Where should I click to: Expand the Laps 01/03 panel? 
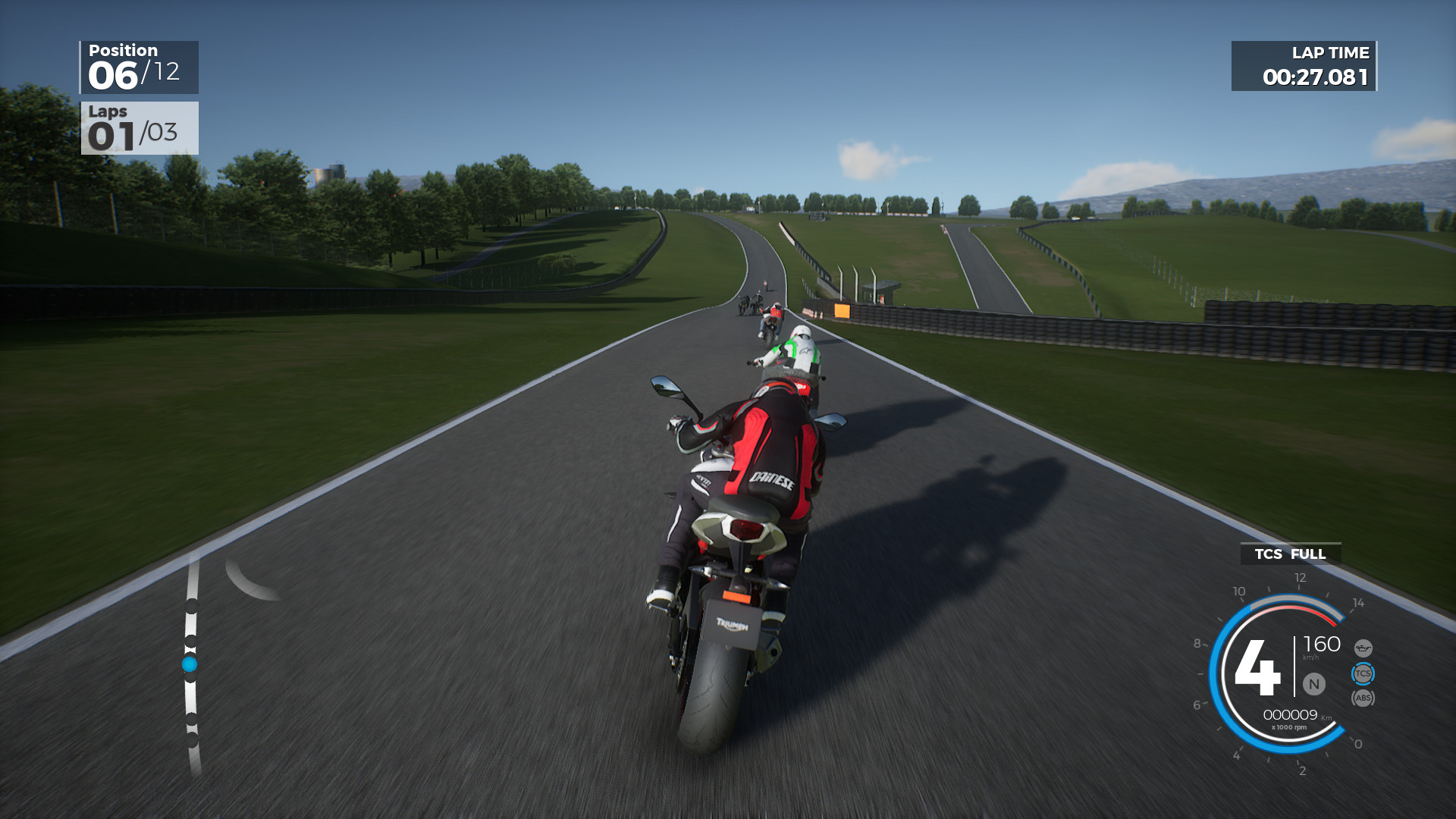tap(139, 127)
